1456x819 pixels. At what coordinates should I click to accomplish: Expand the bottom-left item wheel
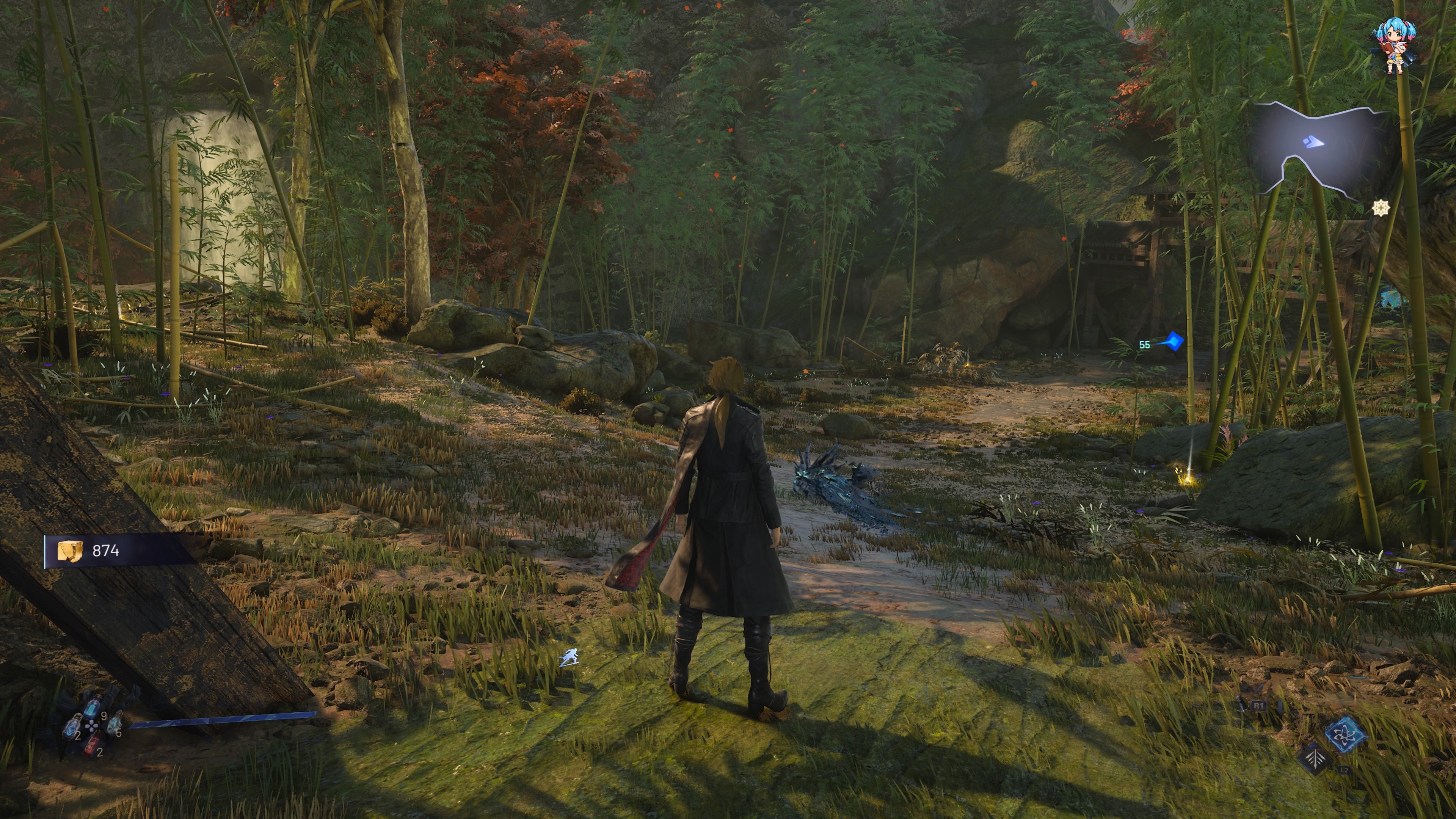pyautogui.click(x=92, y=726)
